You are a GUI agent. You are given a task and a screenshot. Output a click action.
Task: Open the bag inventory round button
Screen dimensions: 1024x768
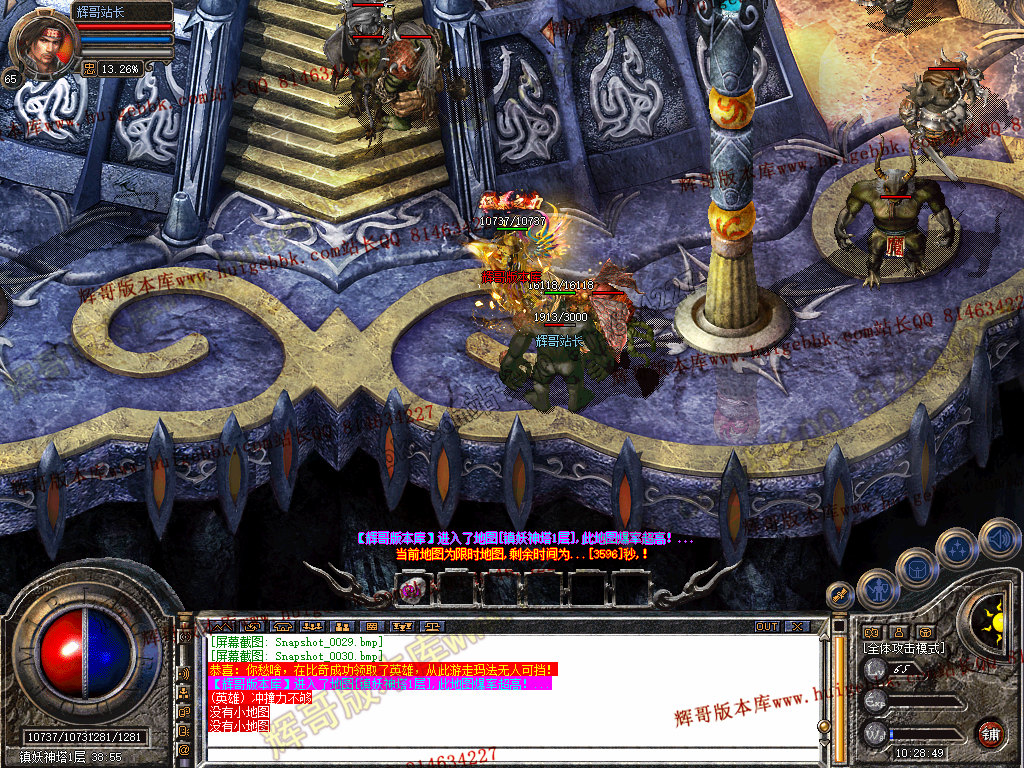(x=917, y=568)
